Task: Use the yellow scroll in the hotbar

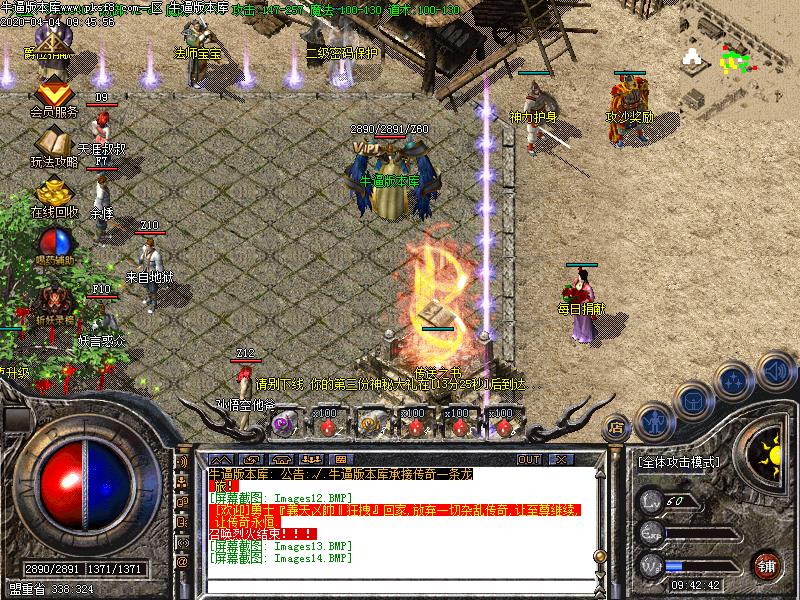Action: pyautogui.click(x=372, y=424)
